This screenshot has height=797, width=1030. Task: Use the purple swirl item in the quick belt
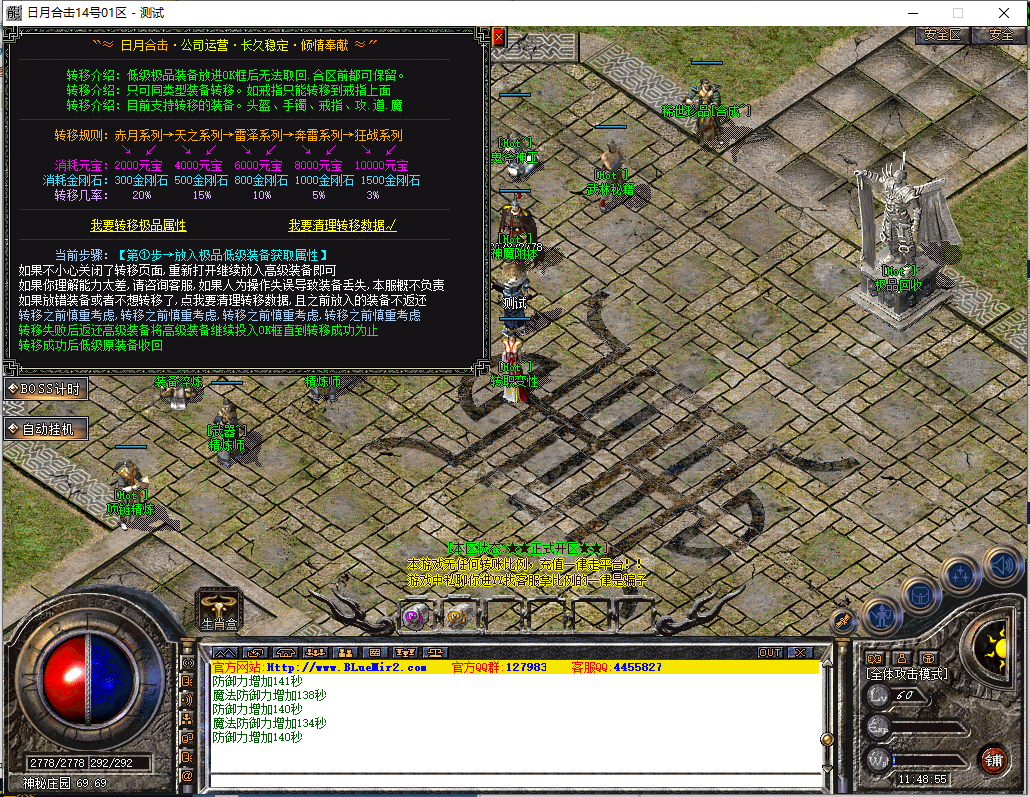point(412,617)
